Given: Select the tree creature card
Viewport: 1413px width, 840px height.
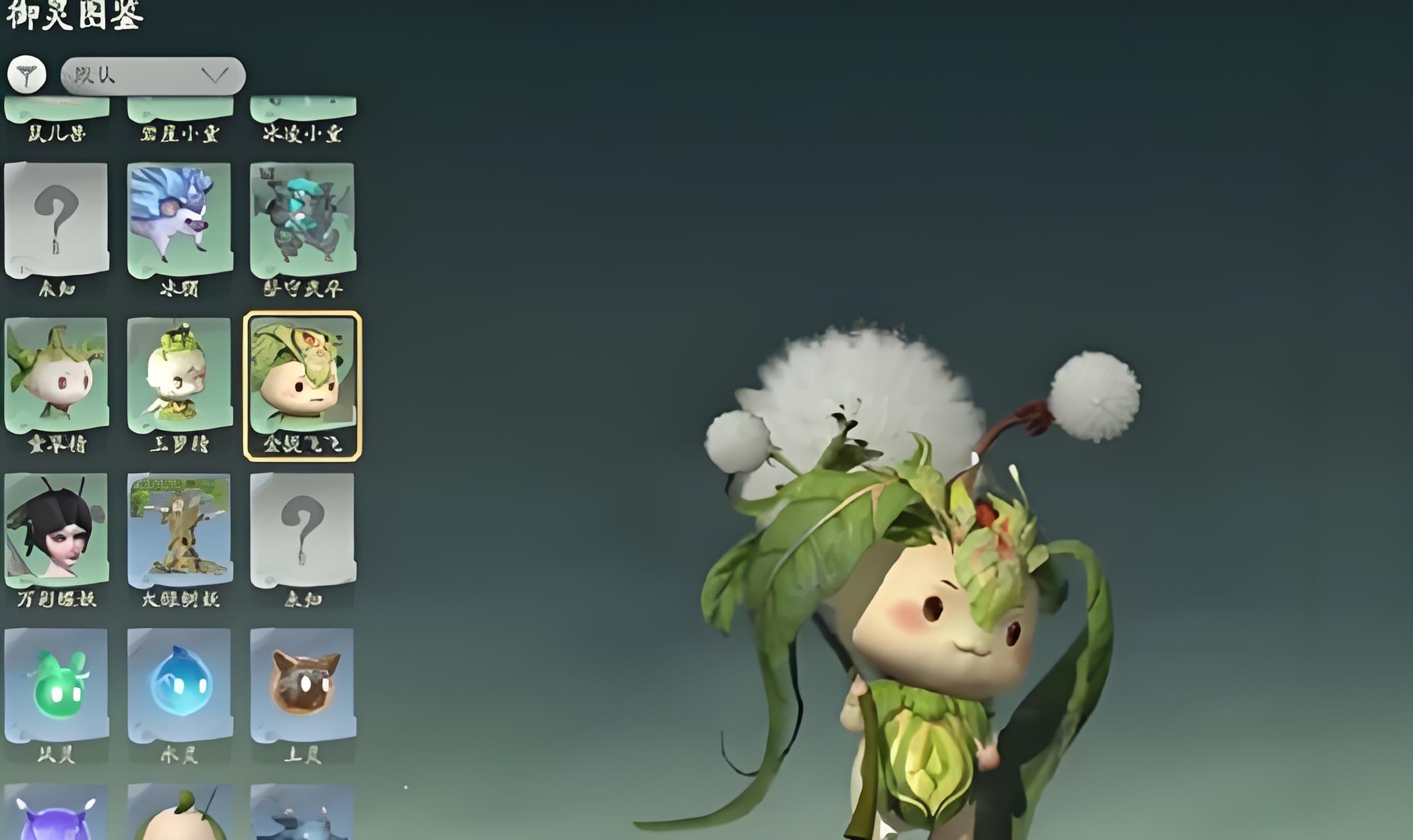Looking at the screenshot, I should (x=179, y=531).
